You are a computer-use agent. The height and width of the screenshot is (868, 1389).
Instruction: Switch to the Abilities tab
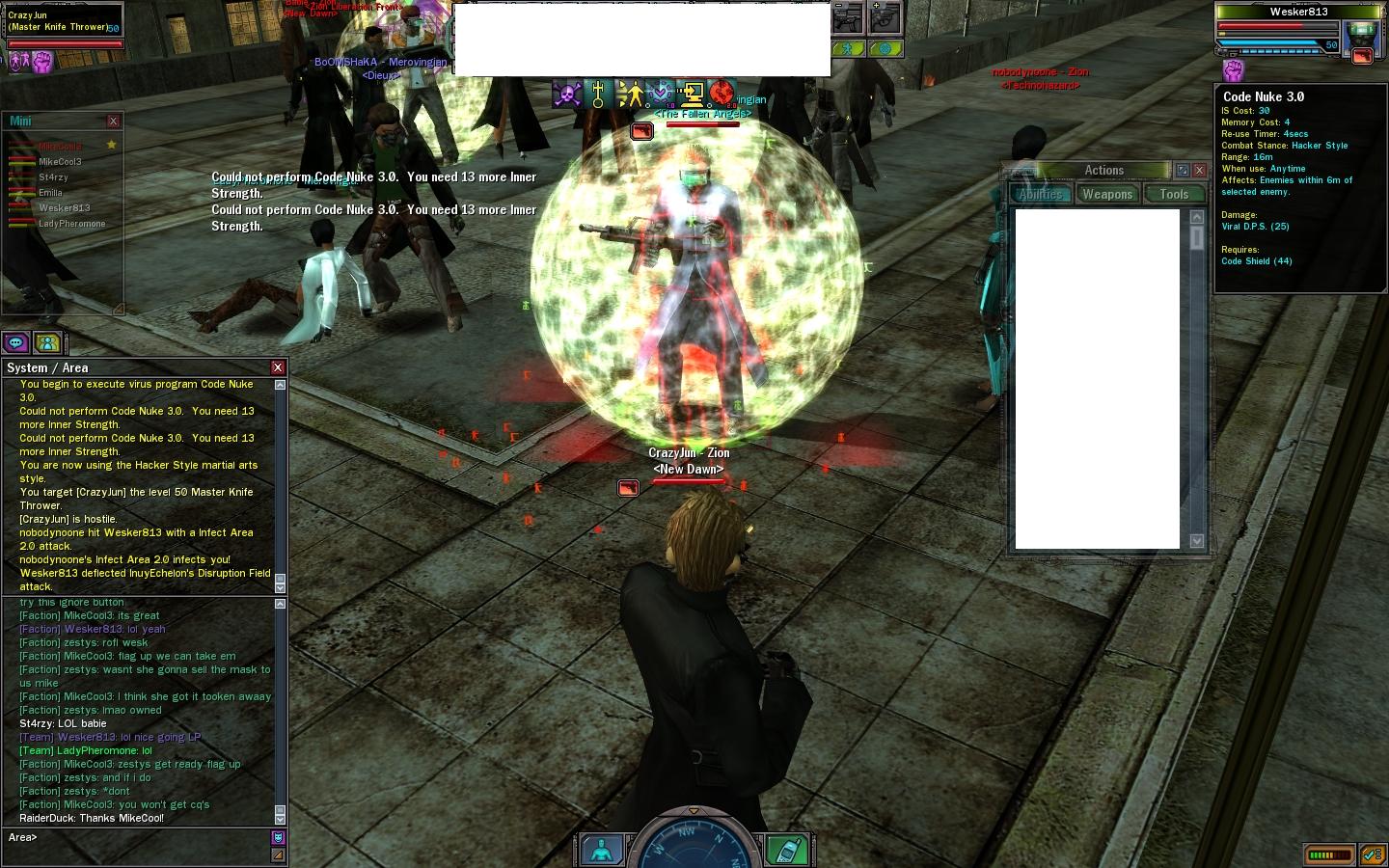(x=1041, y=194)
